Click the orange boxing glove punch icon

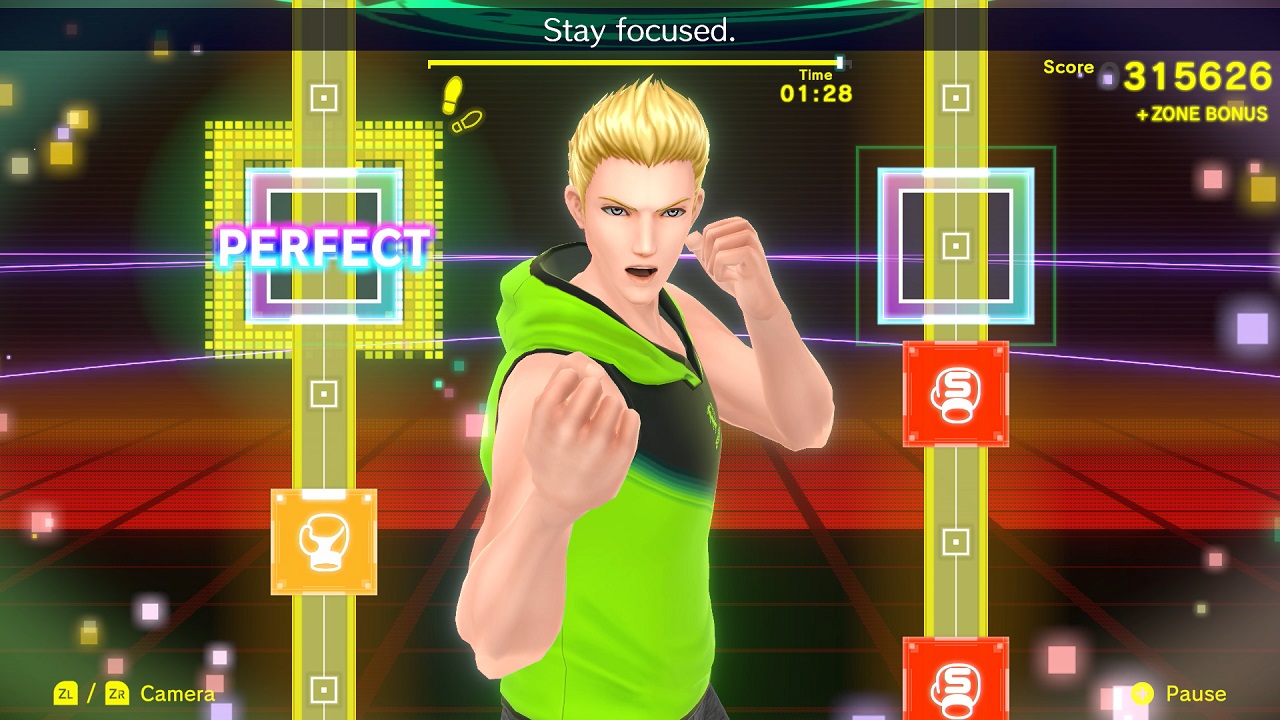click(x=323, y=539)
